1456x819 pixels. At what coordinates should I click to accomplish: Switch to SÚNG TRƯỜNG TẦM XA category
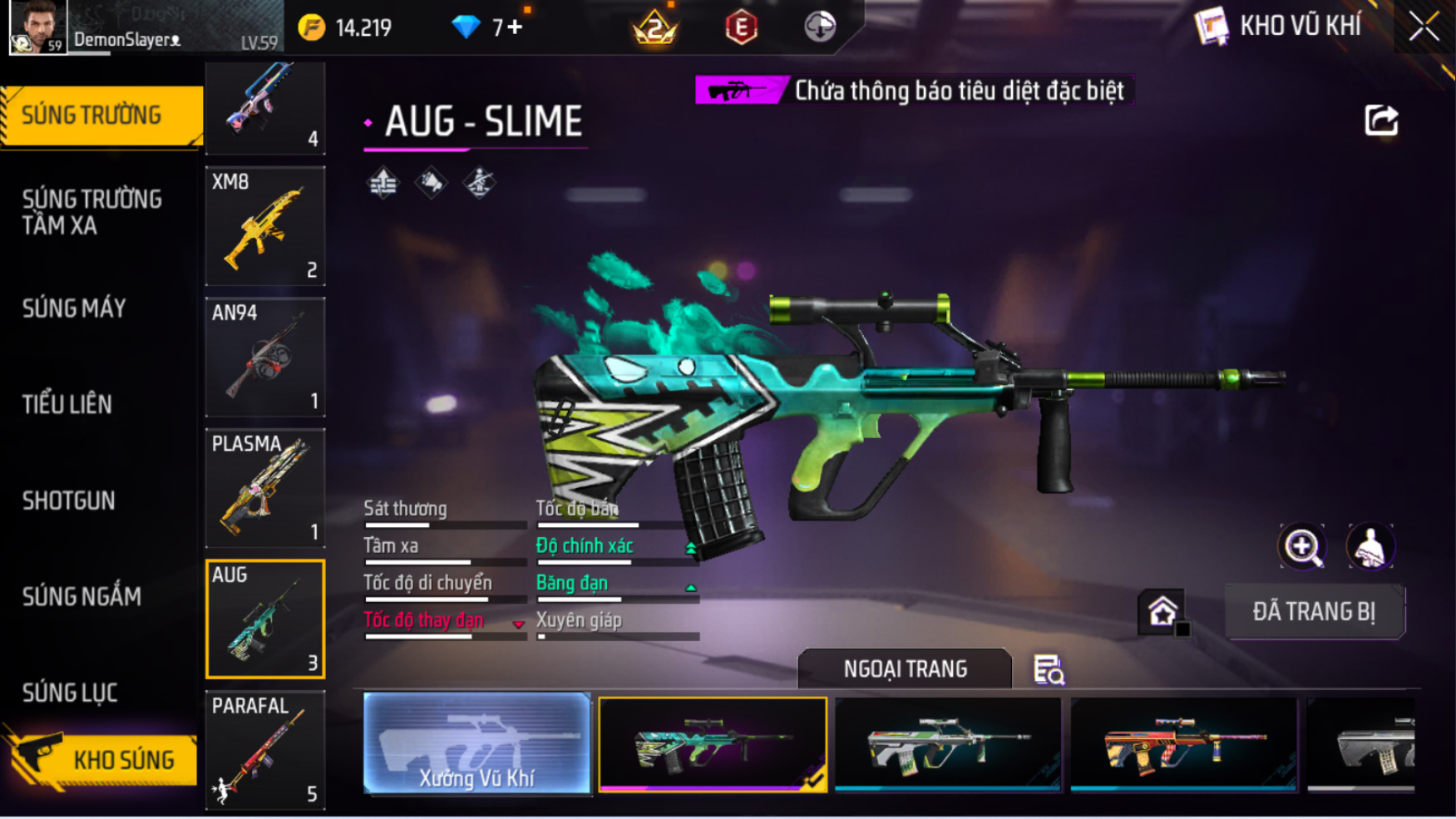[92, 212]
